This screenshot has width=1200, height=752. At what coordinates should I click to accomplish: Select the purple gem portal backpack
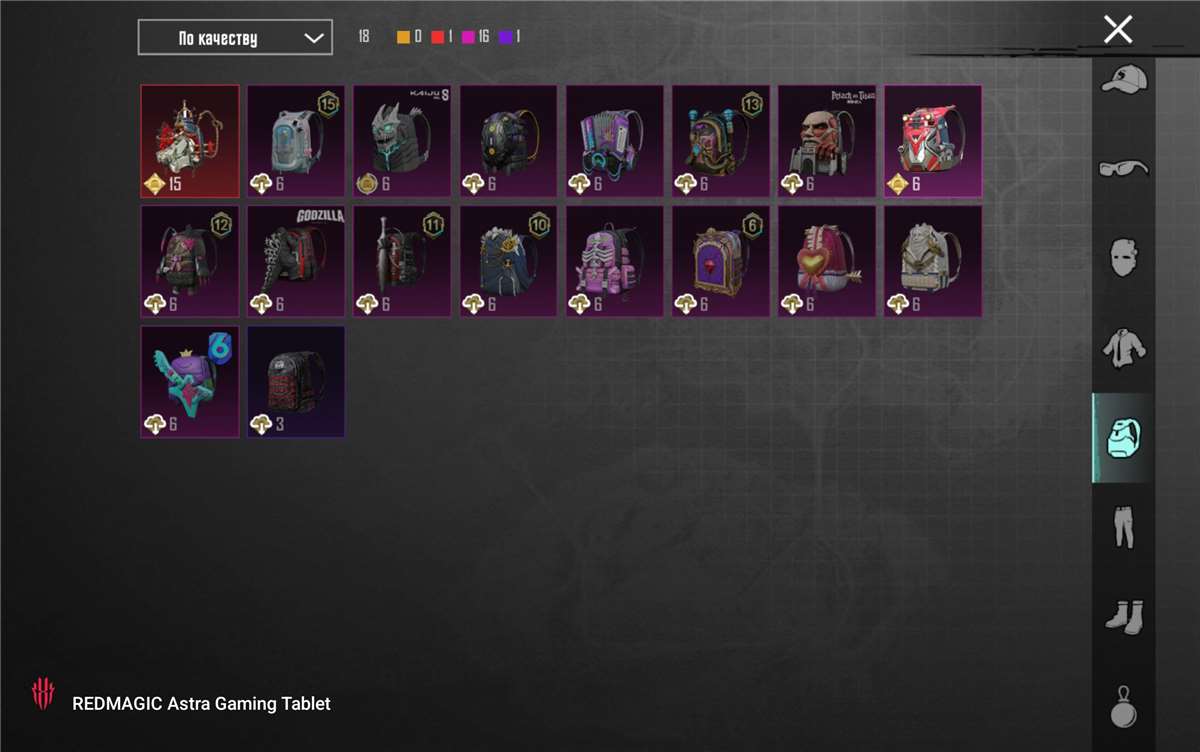[x=720, y=262]
